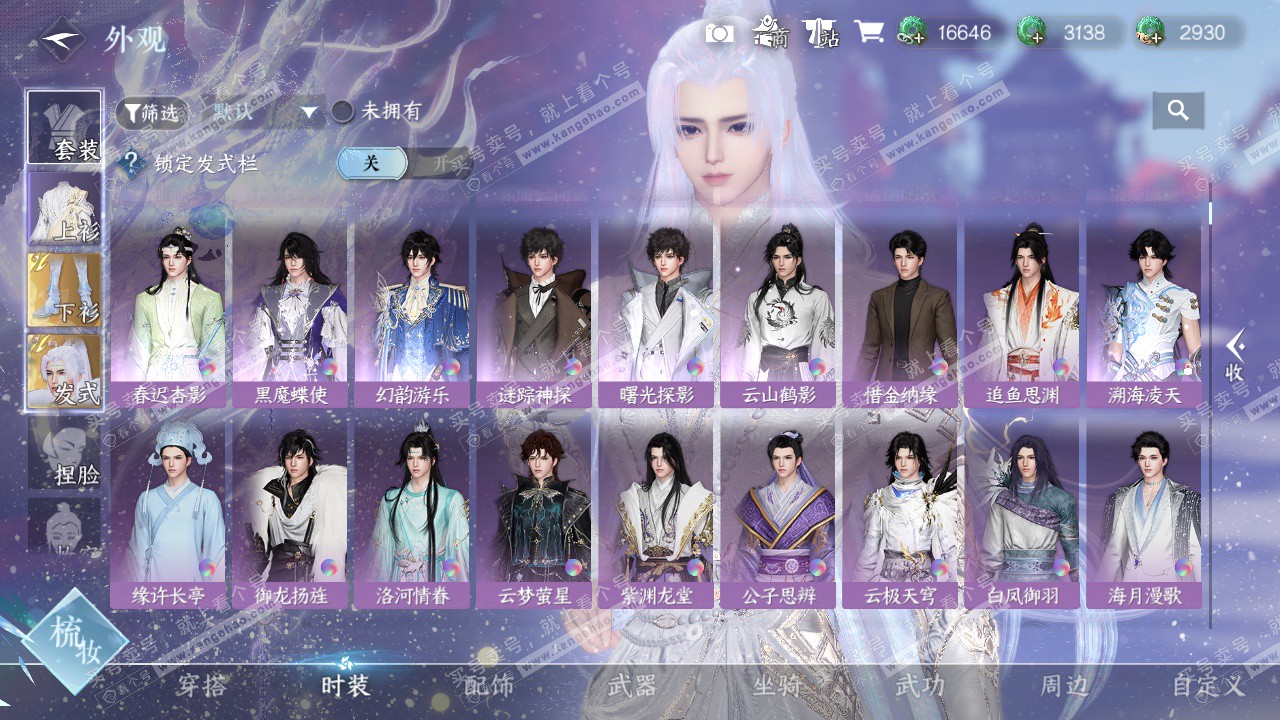Open the 筛选 filter button

click(x=151, y=113)
